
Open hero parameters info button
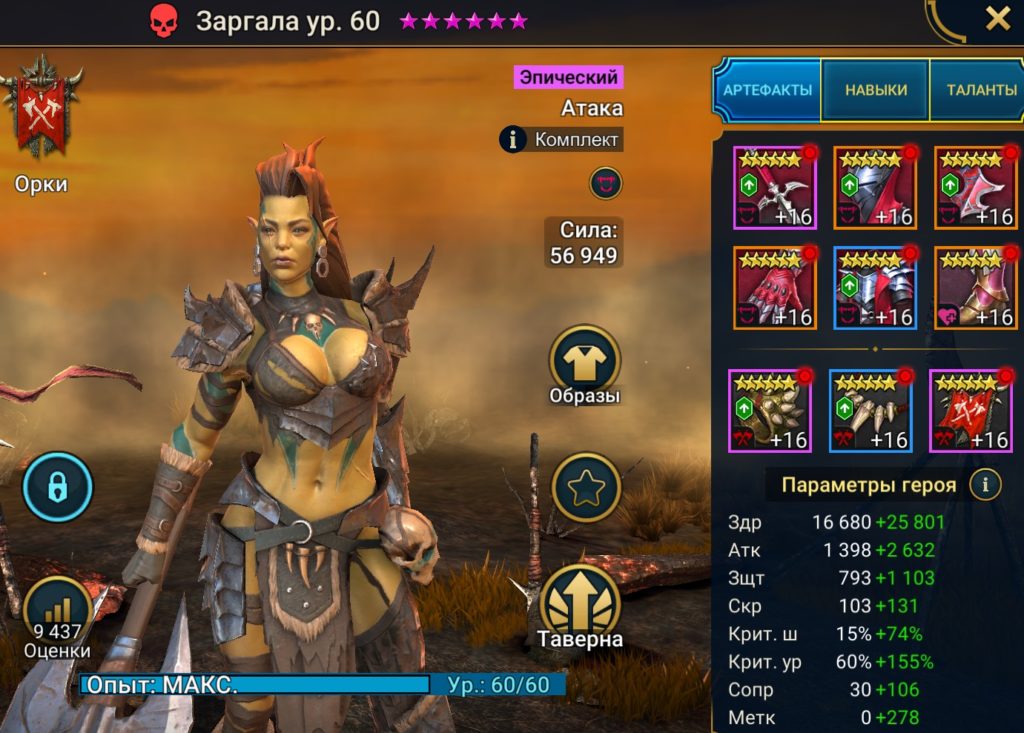pos(986,485)
